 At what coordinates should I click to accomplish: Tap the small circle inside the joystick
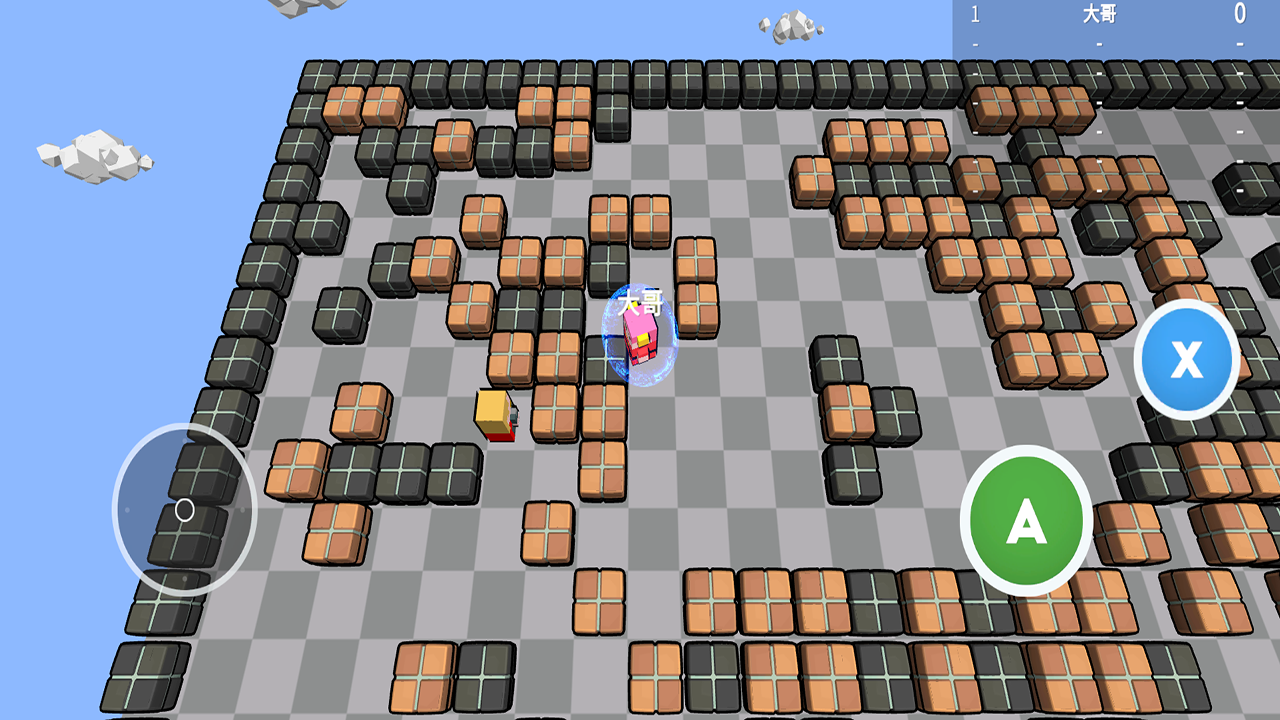[x=183, y=510]
